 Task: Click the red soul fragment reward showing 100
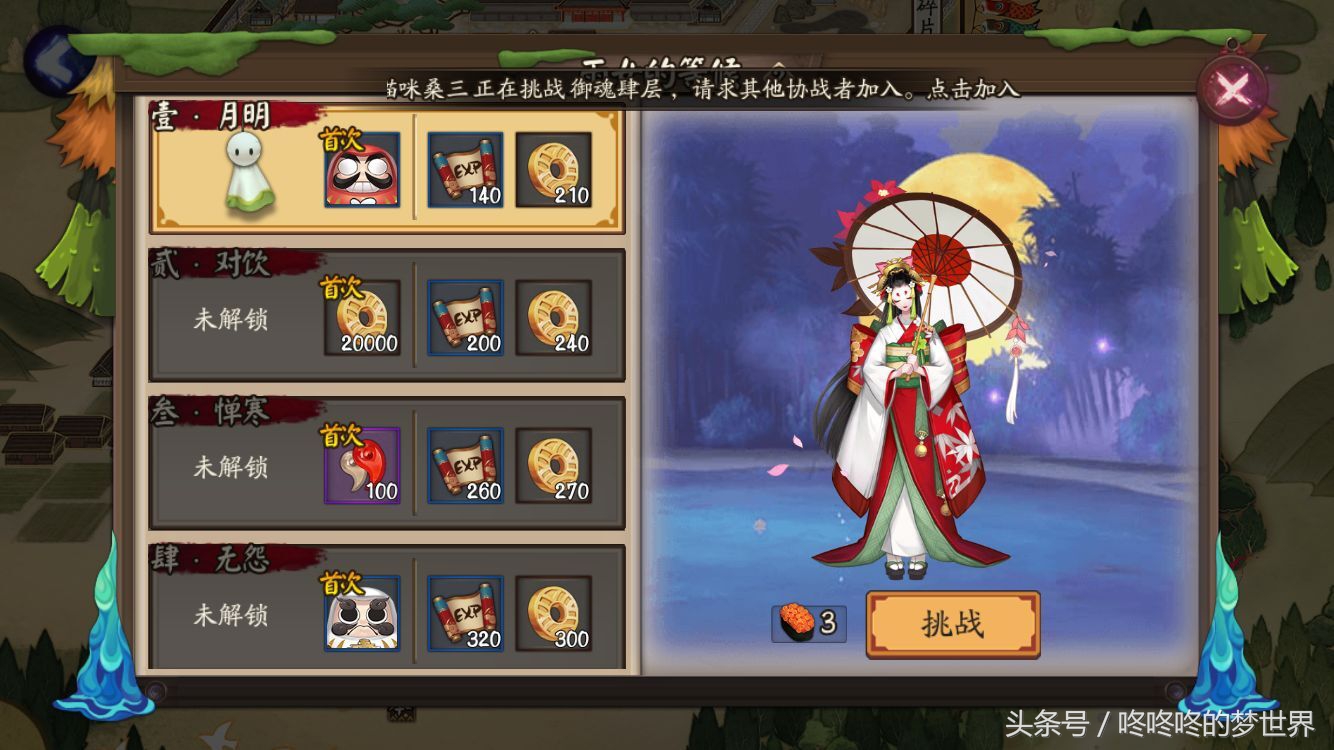click(x=362, y=465)
